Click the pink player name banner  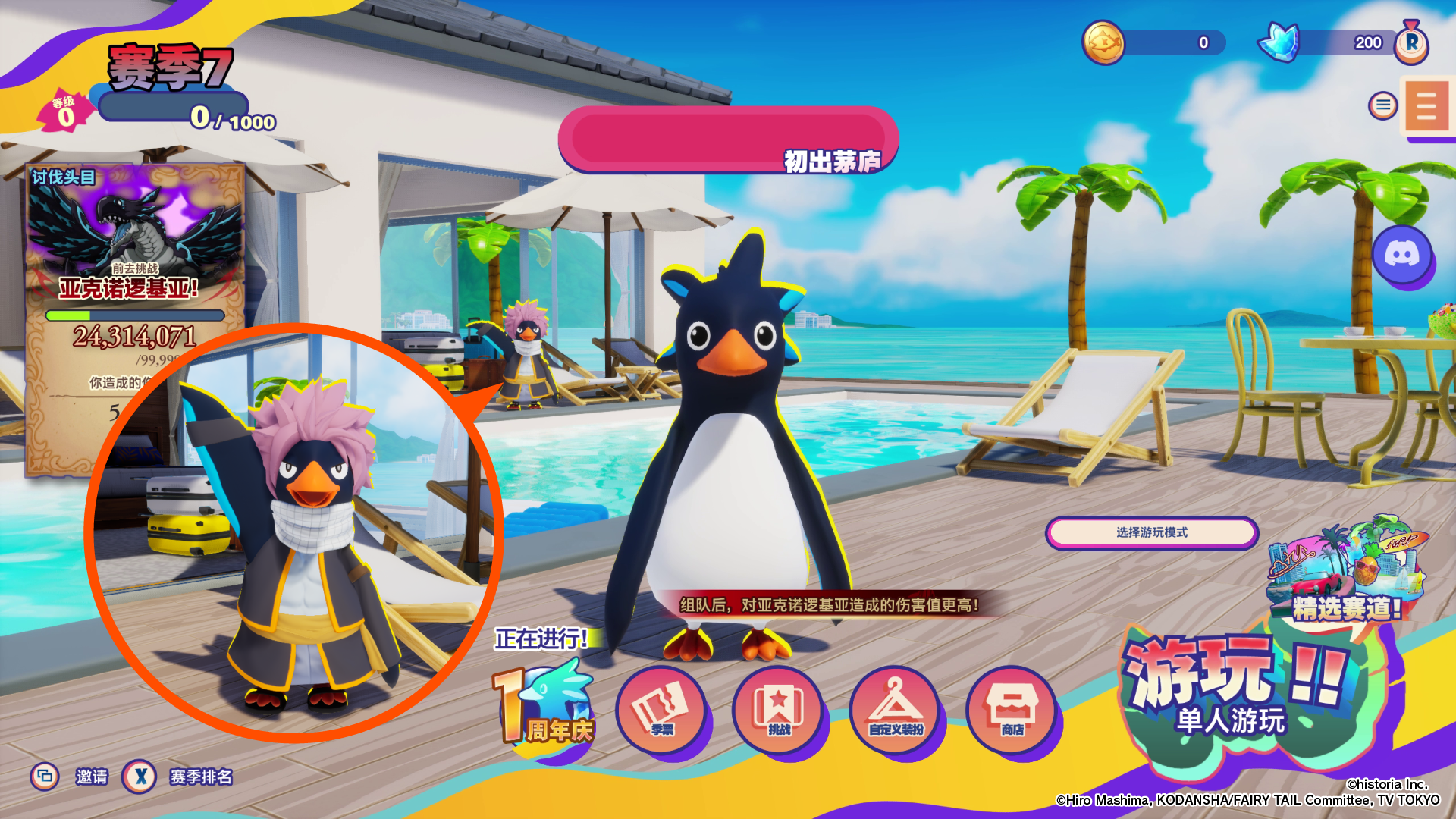tap(728, 140)
